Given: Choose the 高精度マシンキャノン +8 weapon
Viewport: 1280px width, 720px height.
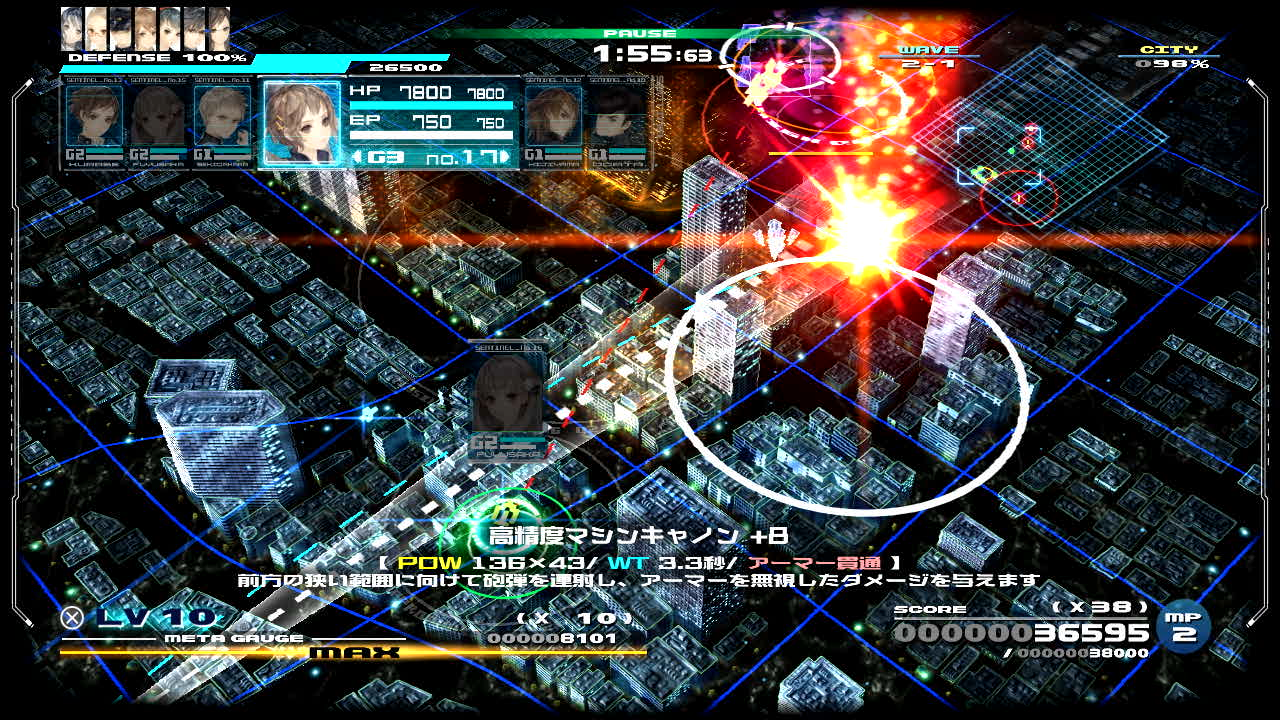Looking at the screenshot, I should [638, 536].
